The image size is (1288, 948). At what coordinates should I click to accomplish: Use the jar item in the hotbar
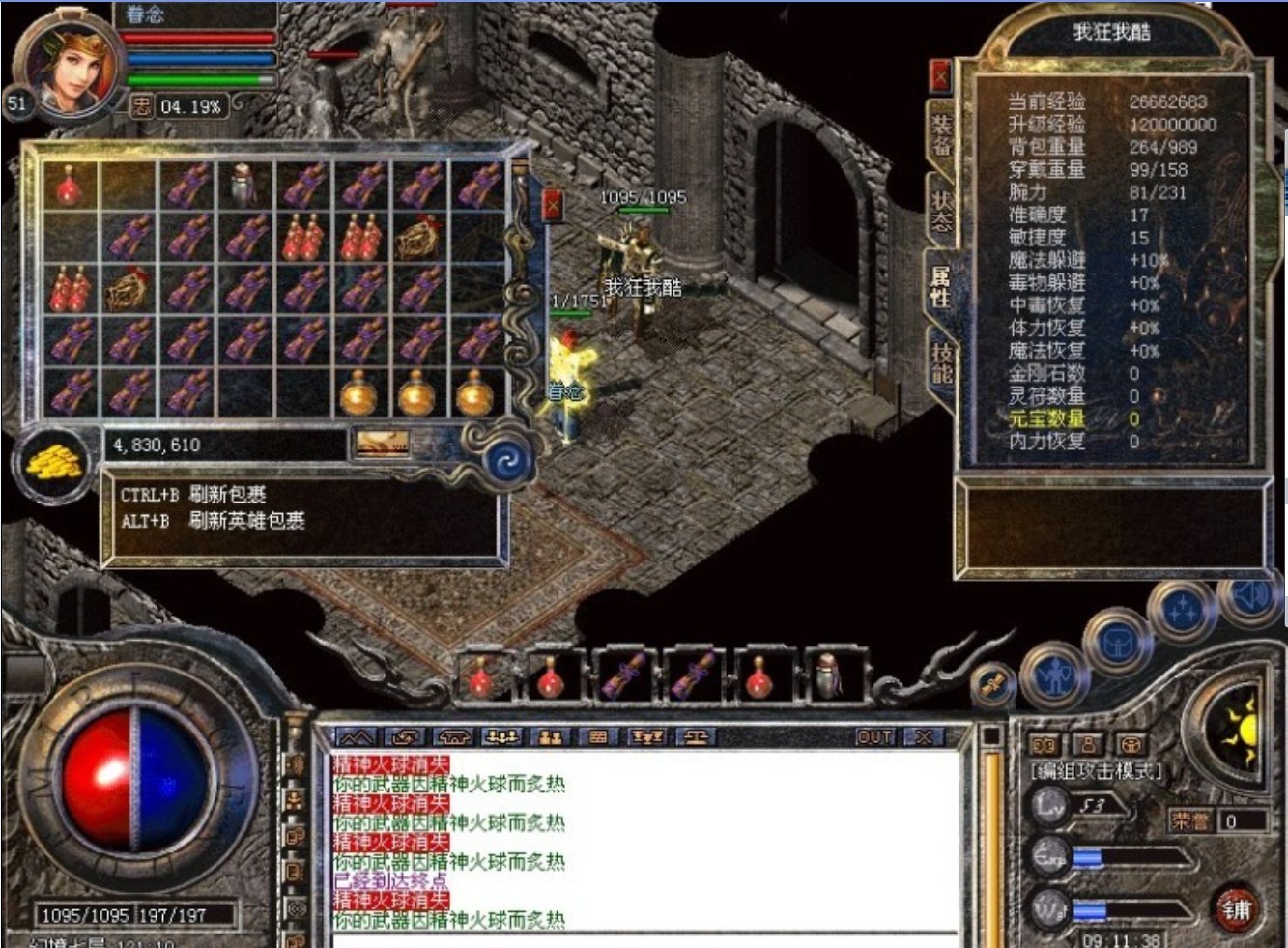(828, 675)
